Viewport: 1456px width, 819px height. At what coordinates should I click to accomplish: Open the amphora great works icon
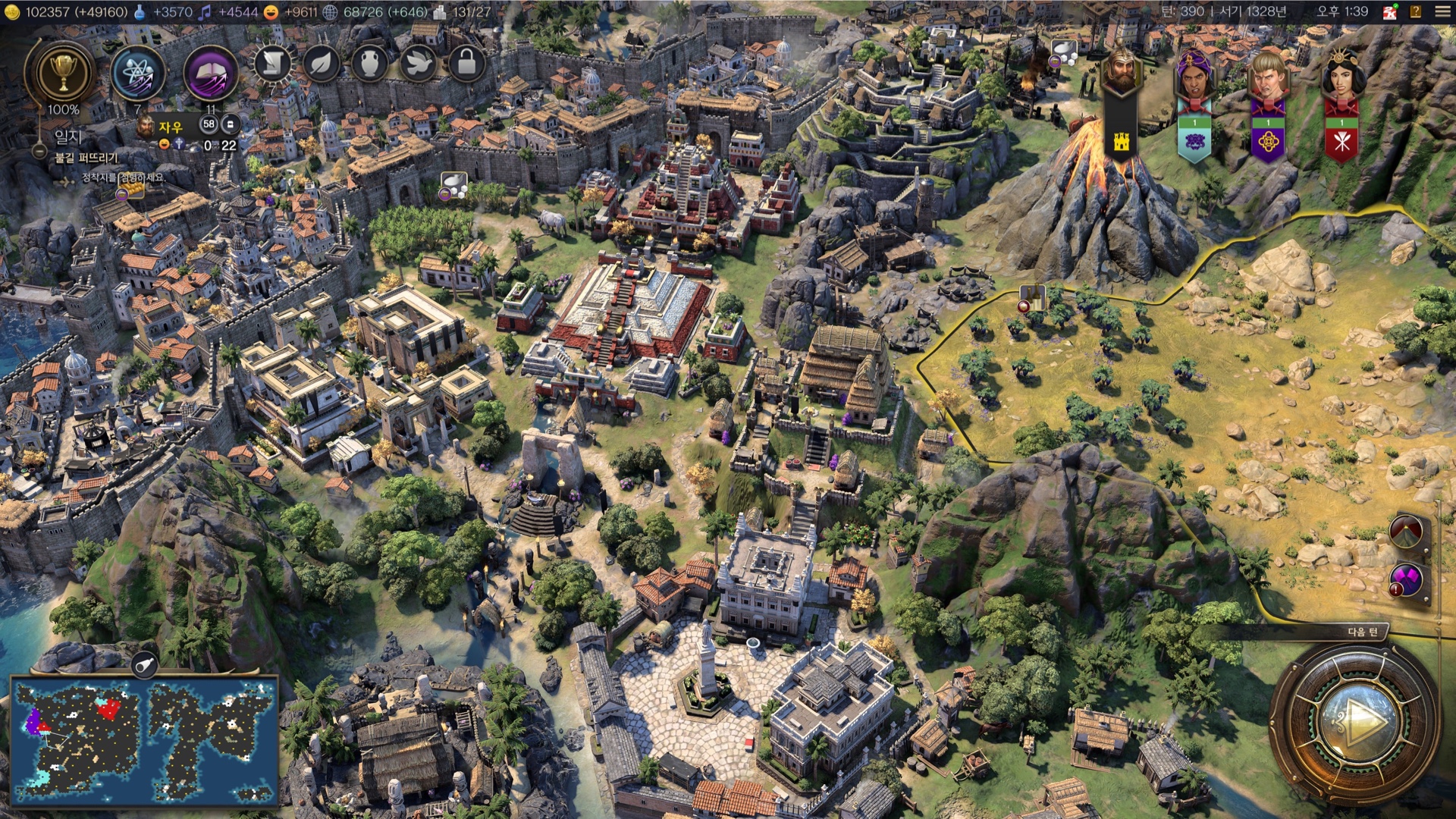[x=369, y=64]
